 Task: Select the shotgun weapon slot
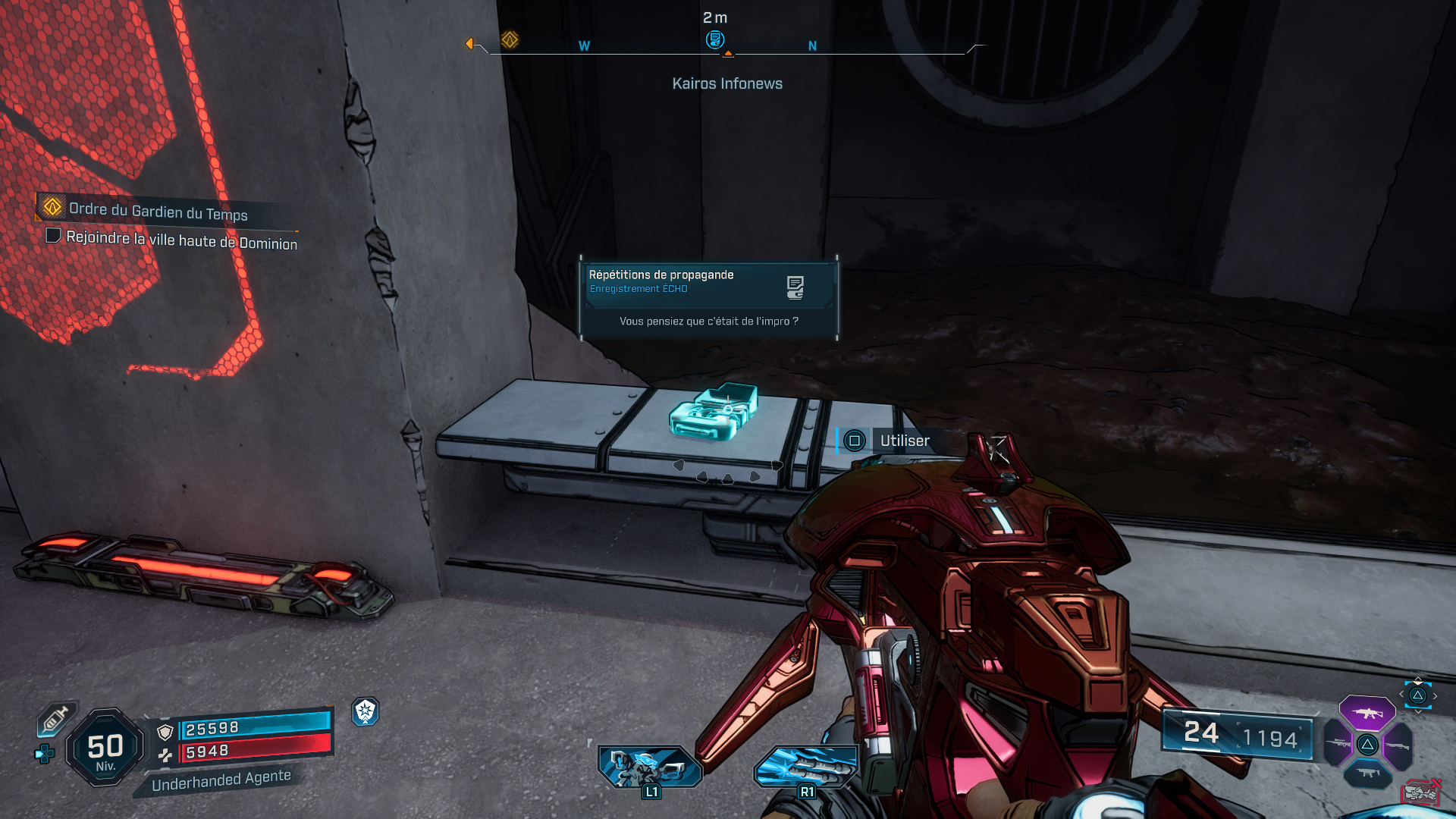click(1398, 745)
